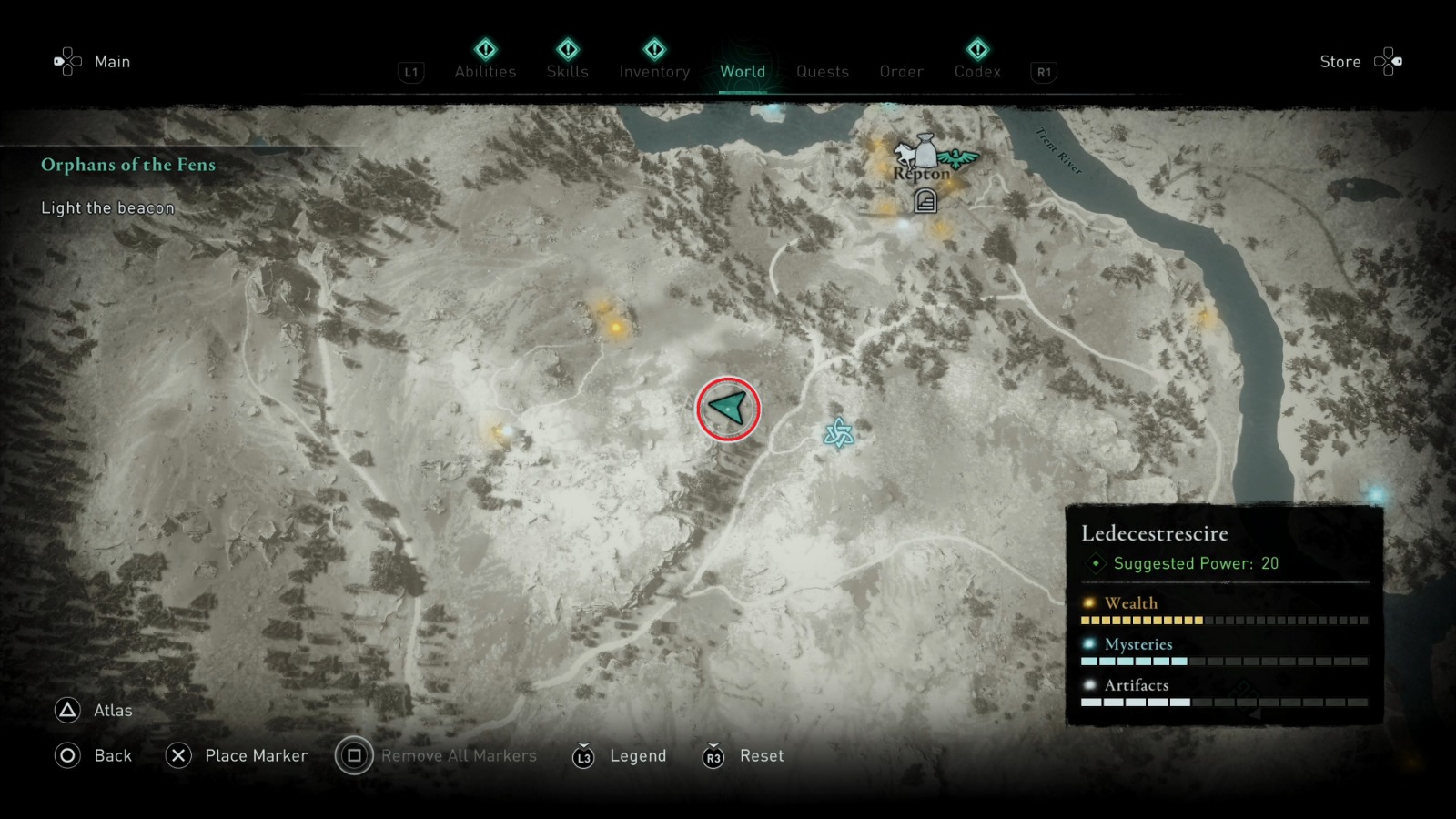Screen dimensions: 1456x819
Task: Open the Quests tab
Action: 822,71
